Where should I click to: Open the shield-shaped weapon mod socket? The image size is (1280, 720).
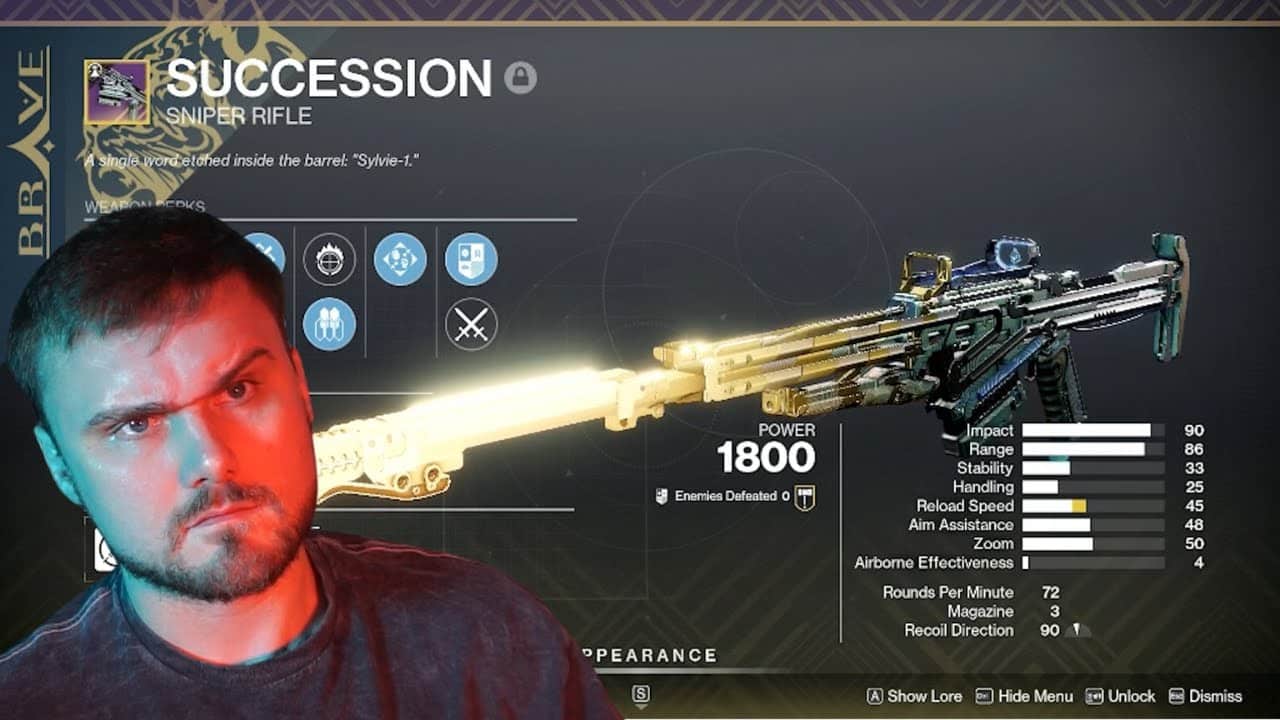point(471,259)
